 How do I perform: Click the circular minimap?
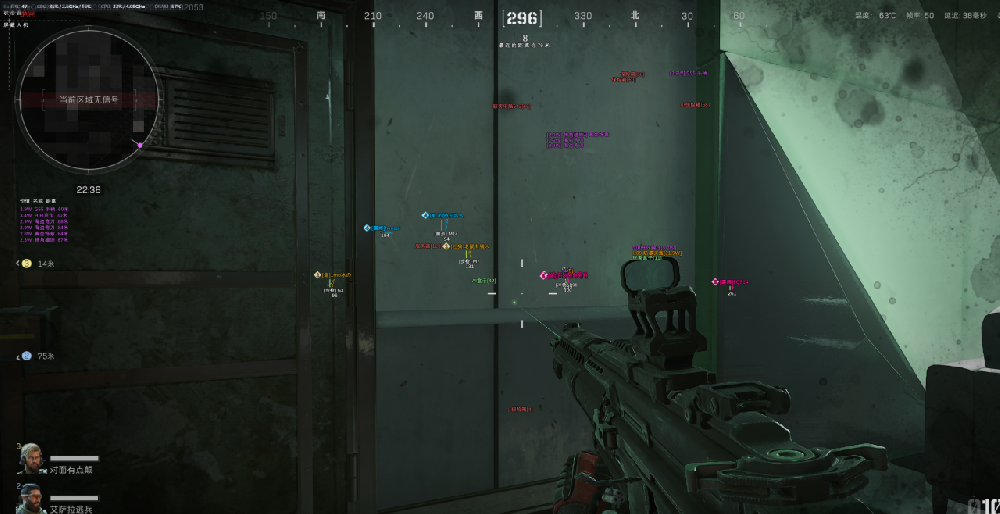click(88, 98)
